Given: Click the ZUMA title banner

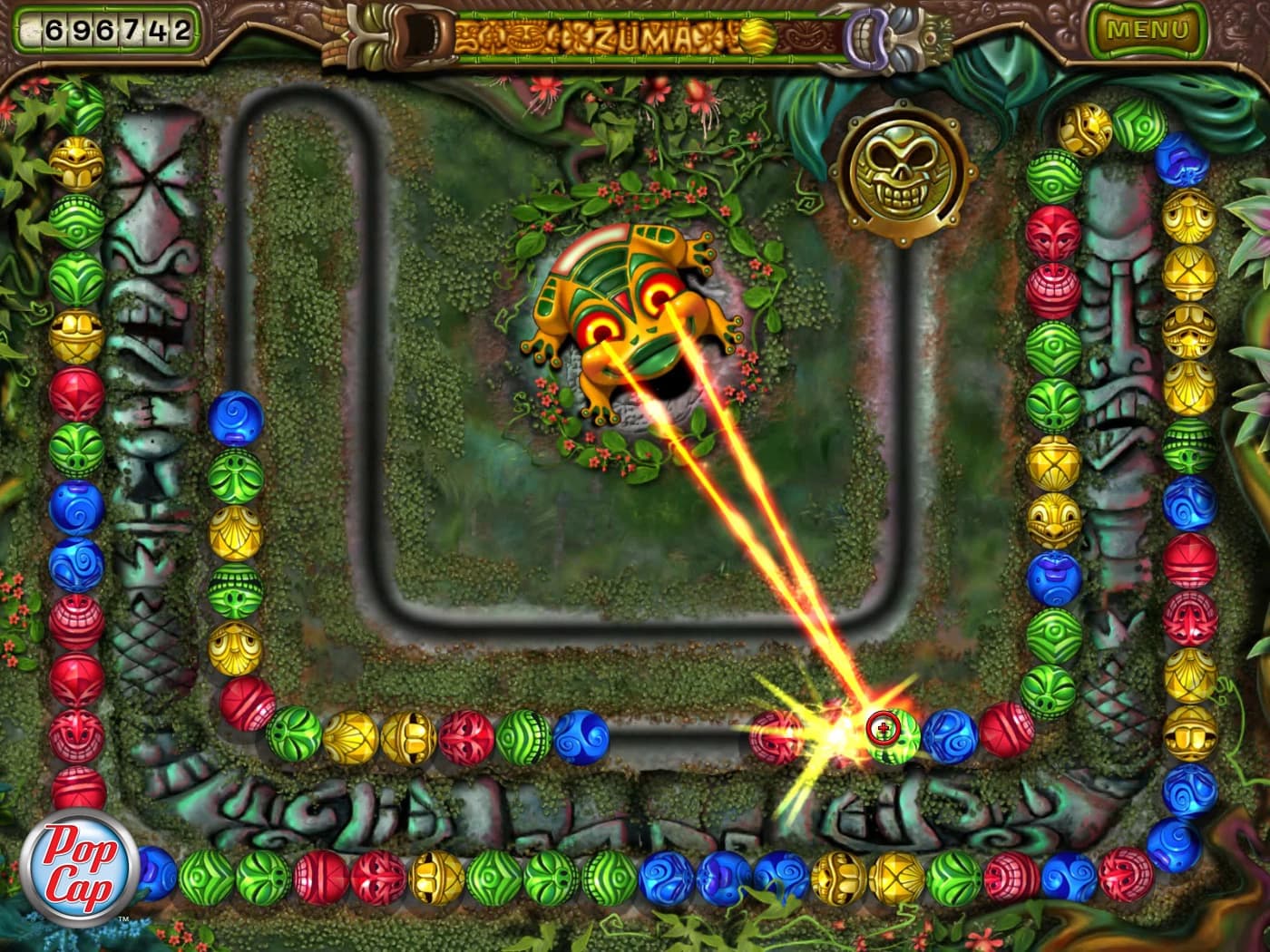Looking at the screenshot, I should [x=644, y=34].
